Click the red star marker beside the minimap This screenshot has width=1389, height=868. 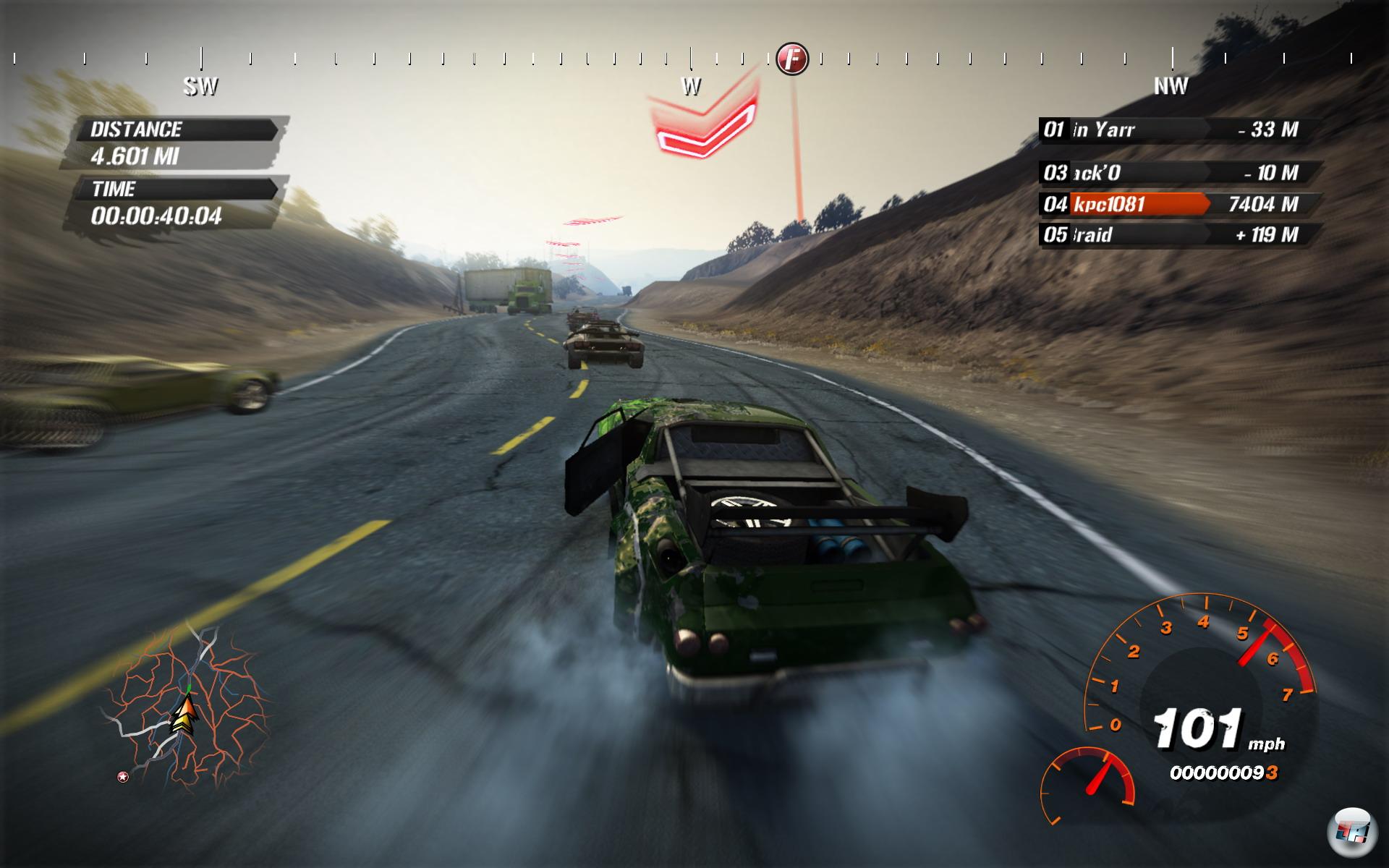[x=123, y=777]
